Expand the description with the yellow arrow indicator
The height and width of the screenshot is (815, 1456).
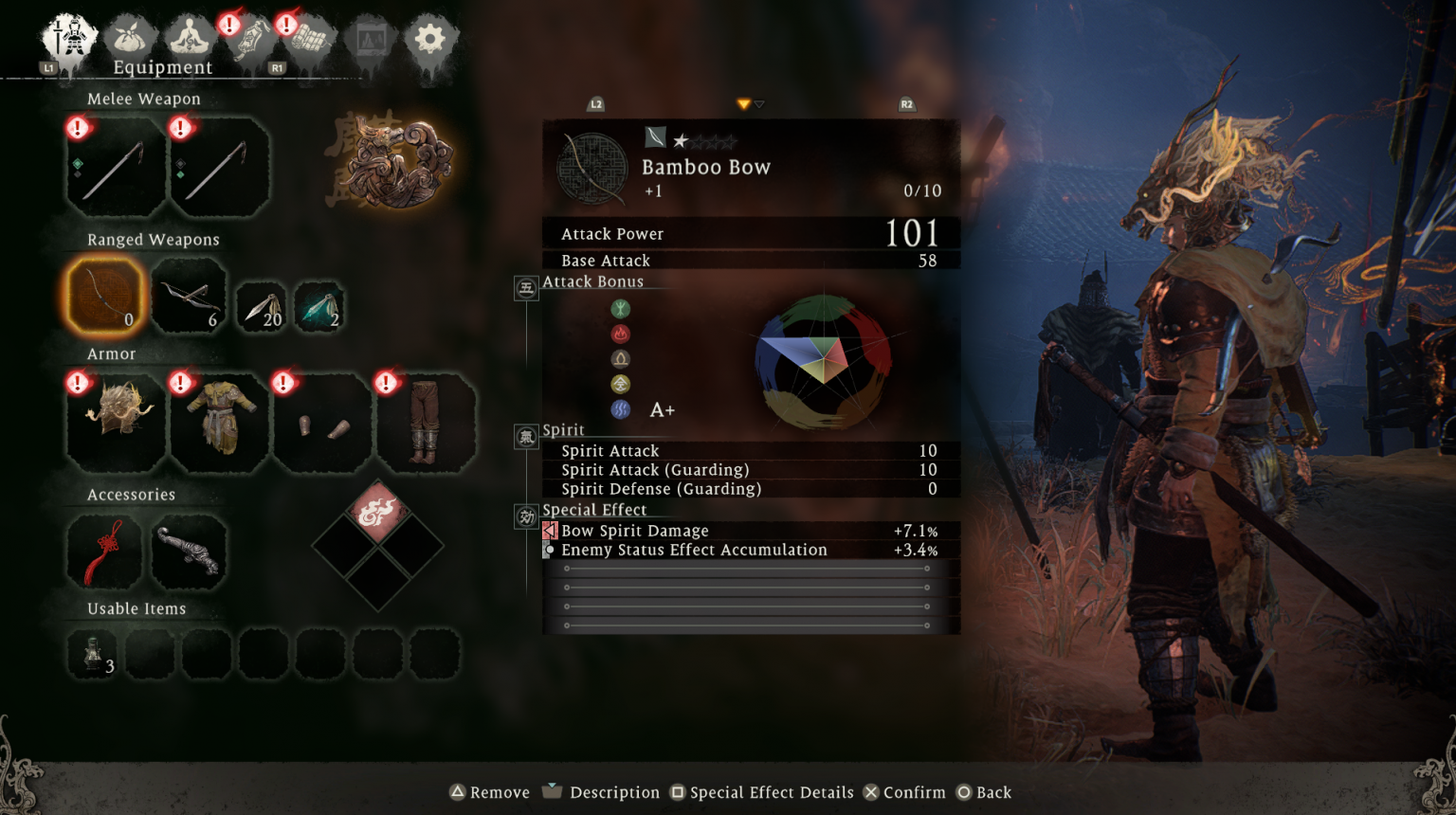coord(743,104)
